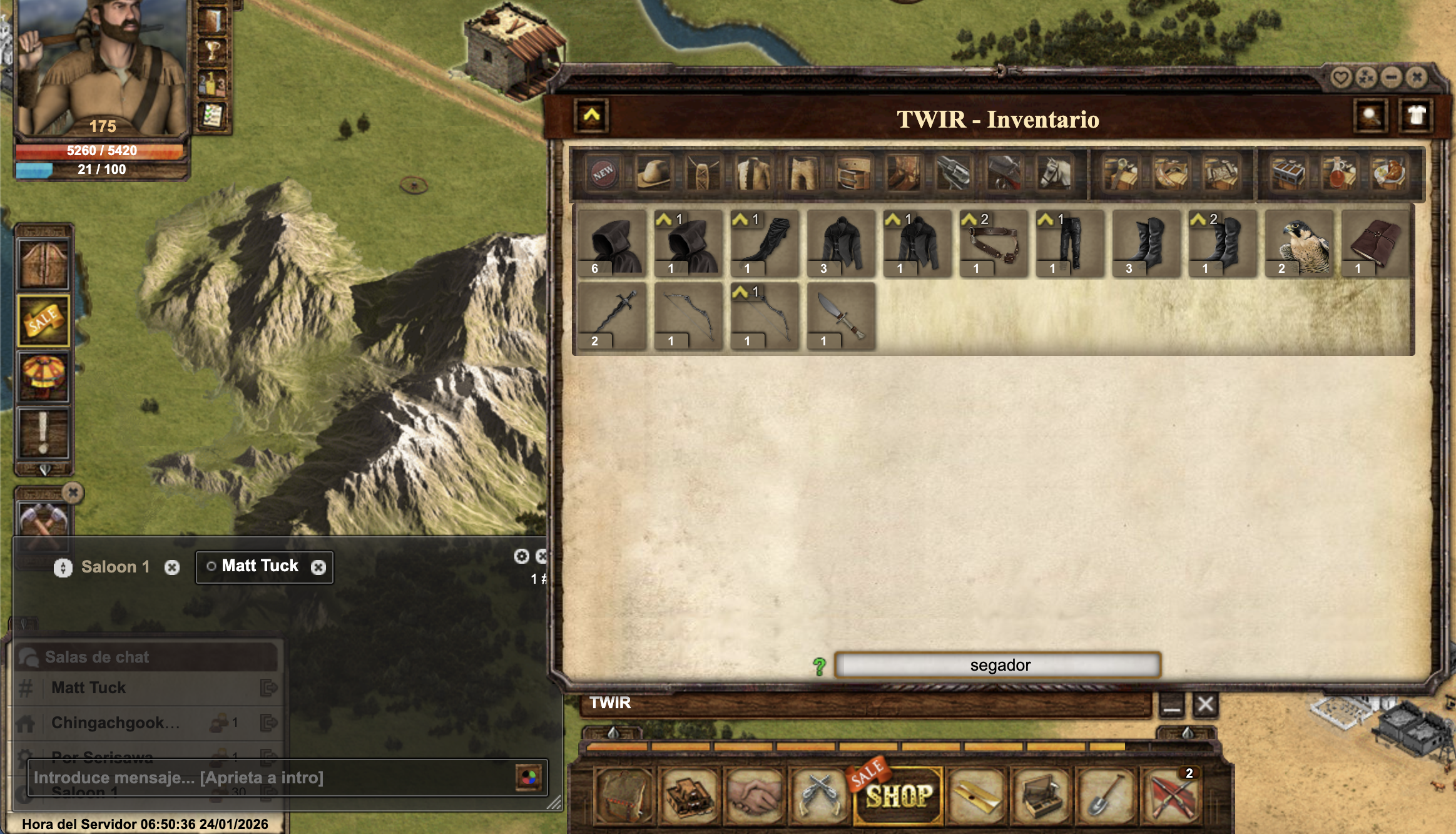
Task: Open the wardrobe shirt button
Action: [x=1417, y=116]
